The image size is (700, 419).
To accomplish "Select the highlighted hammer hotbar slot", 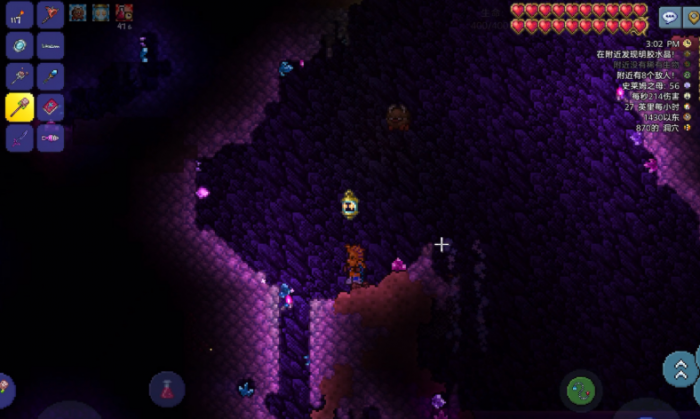I will 20,106.
